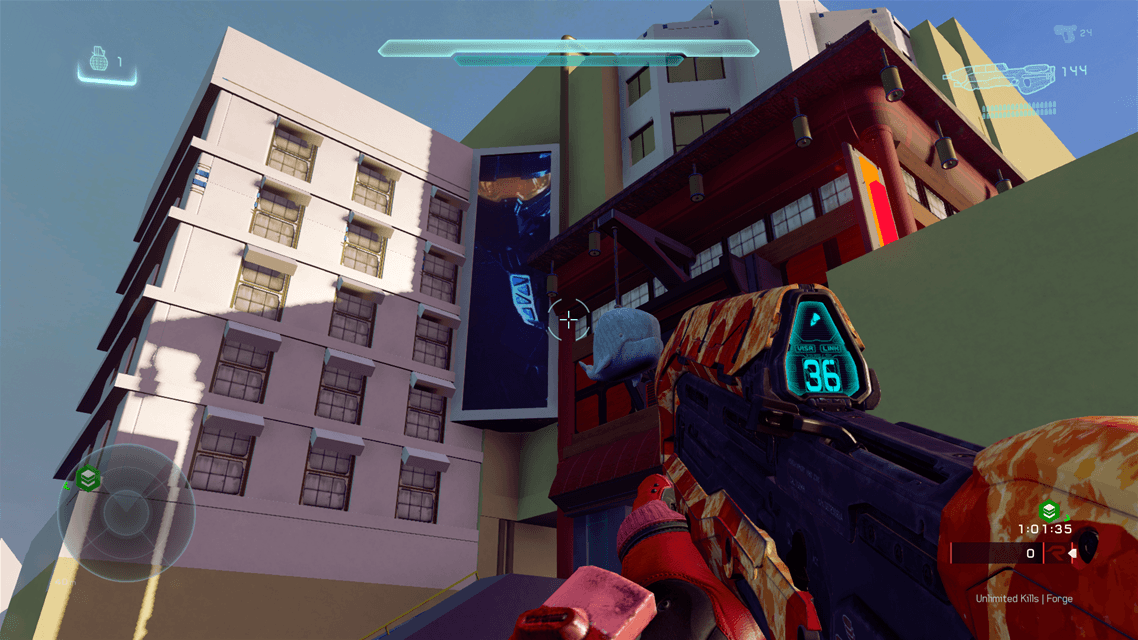Switch to the secondary pistol icon
The height and width of the screenshot is (640, 1138).
[1065, 32]
